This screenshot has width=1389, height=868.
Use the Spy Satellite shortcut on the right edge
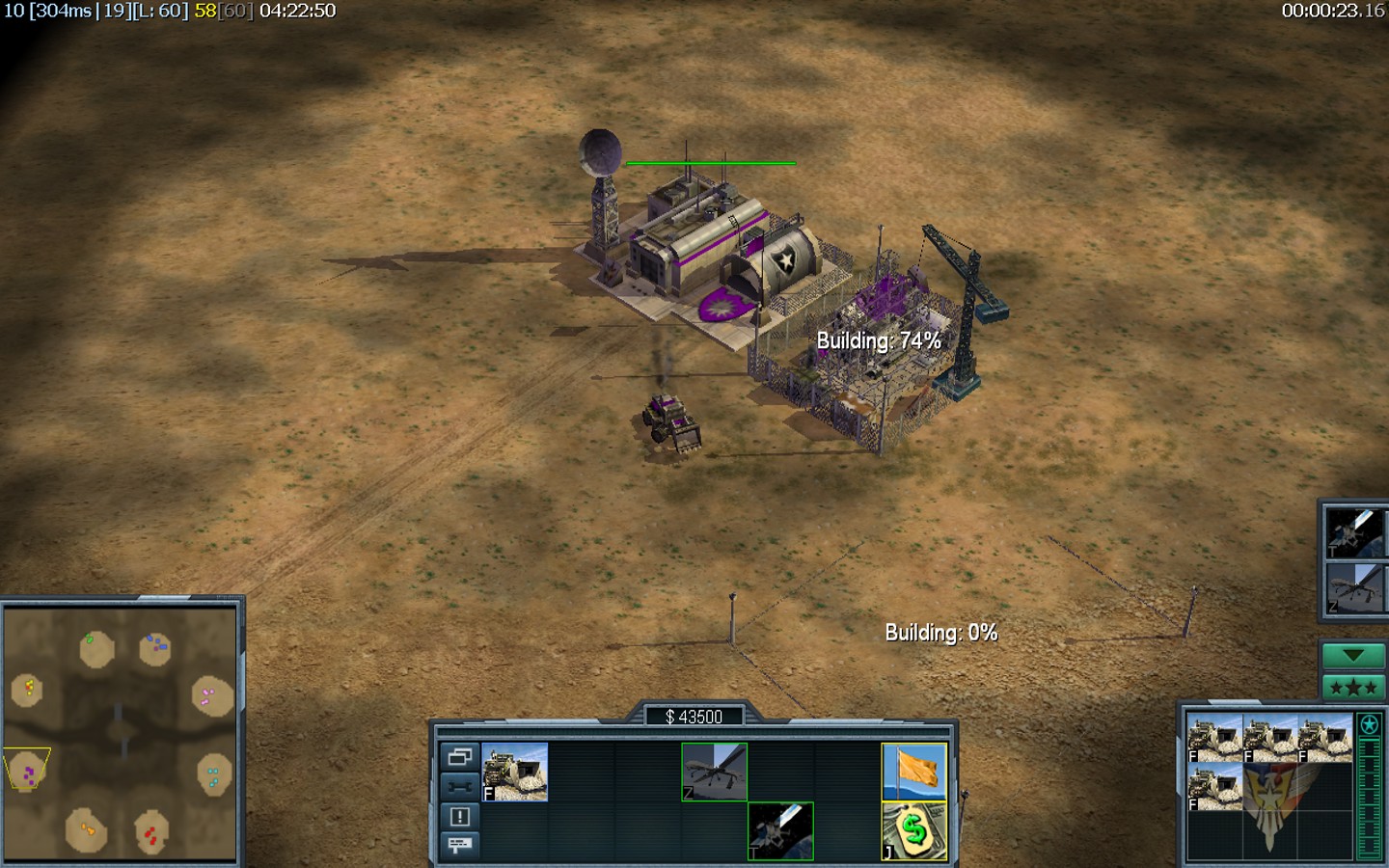pyautogui.click(x=1353, y=529)
